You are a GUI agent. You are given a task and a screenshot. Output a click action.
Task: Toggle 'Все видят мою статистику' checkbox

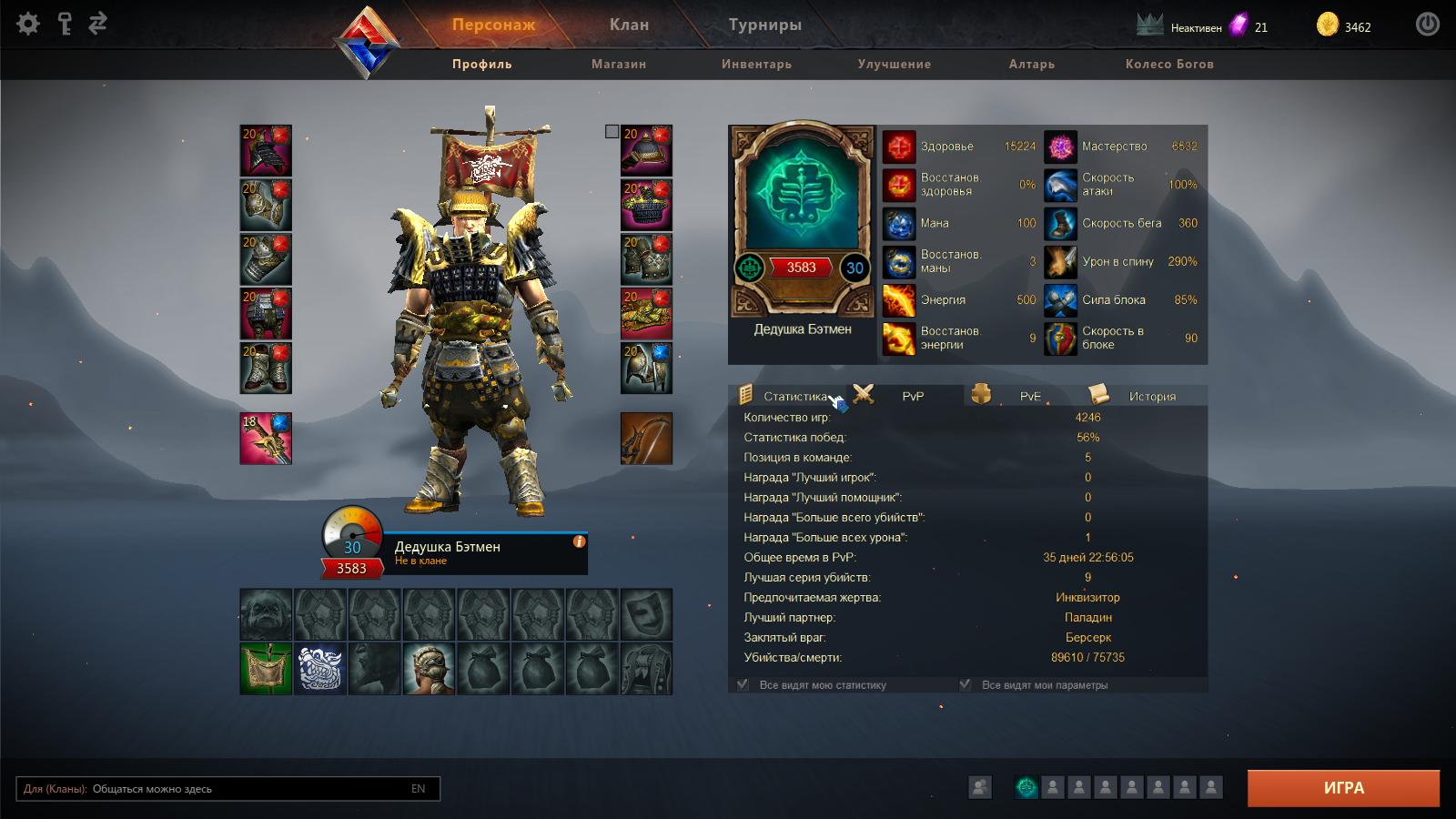tap(743, 684)
